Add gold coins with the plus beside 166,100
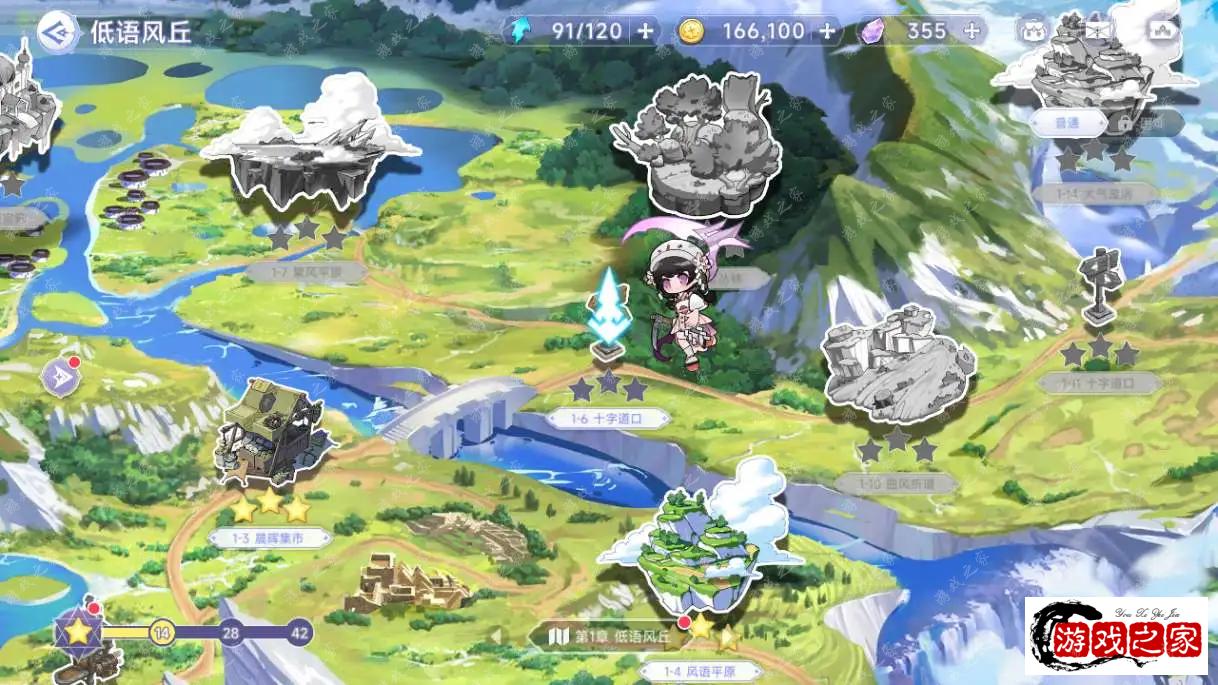The image size is (1218, 685). (x=827, y=31)
